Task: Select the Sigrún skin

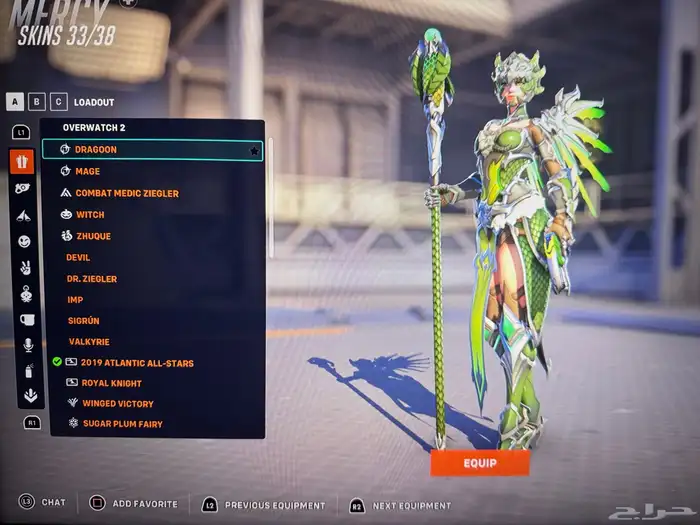Action: (x=82, y=320)
